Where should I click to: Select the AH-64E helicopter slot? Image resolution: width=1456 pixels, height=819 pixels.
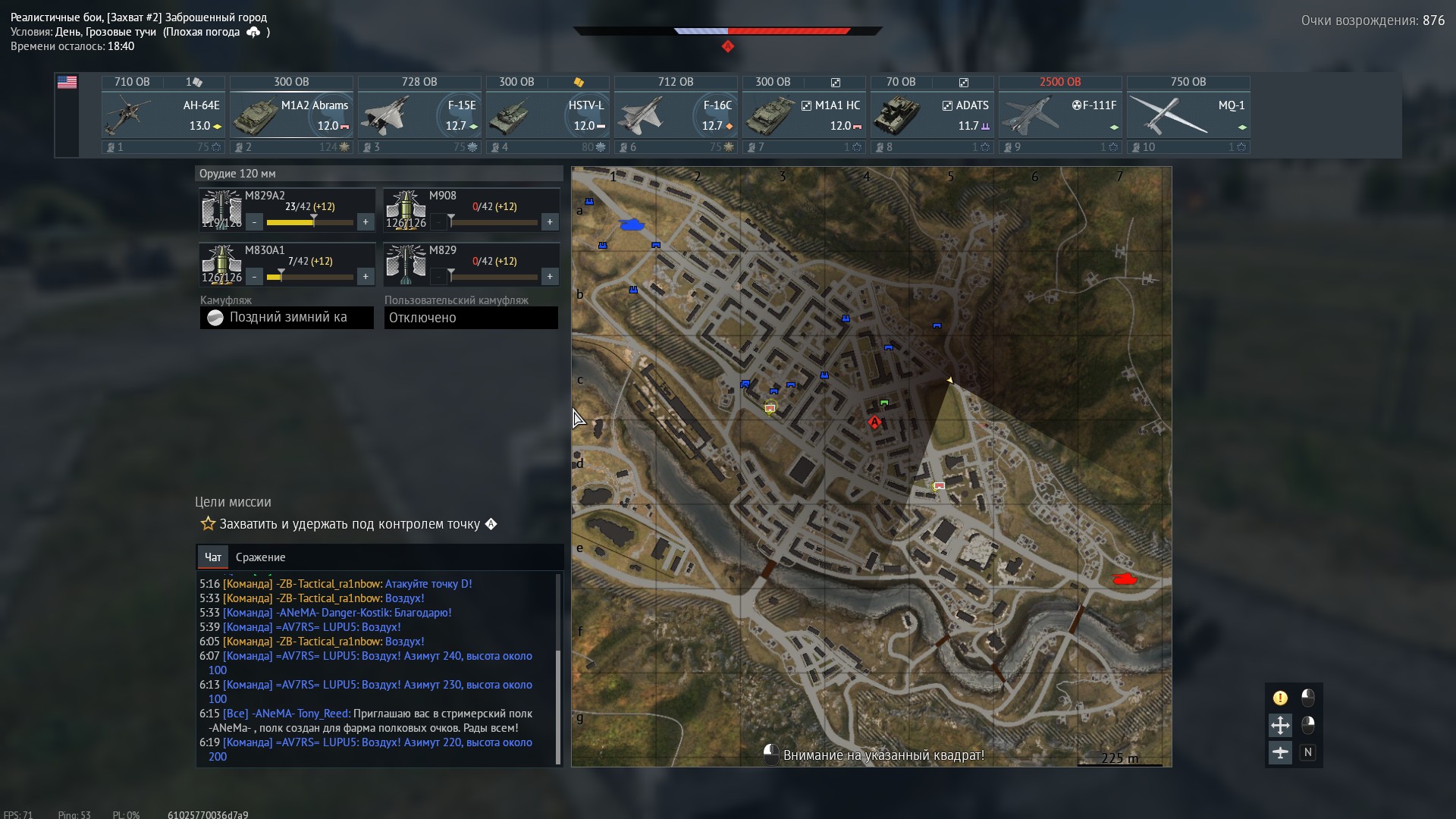(163, 115)
